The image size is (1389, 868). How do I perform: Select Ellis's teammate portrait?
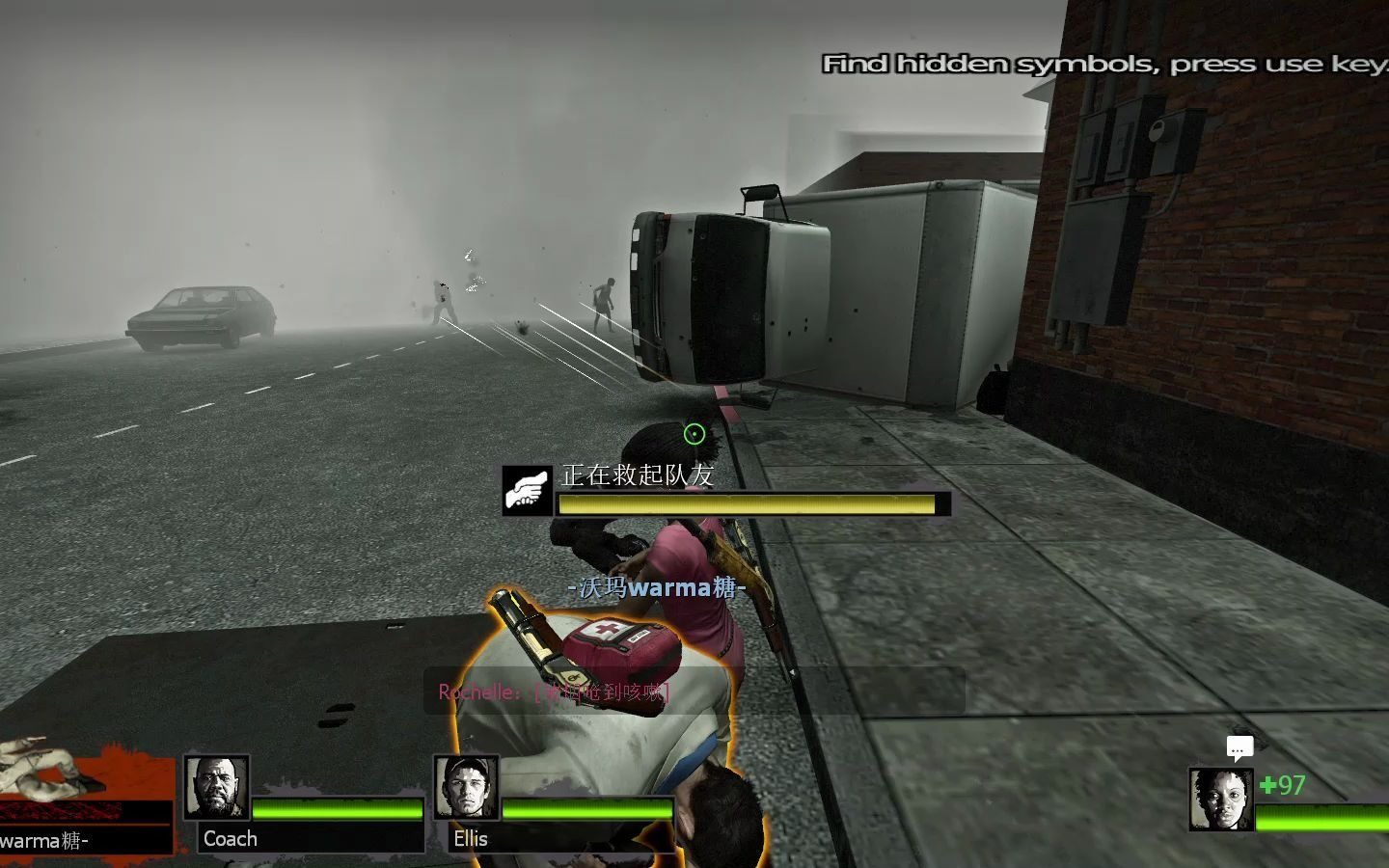tap(467, 787)
